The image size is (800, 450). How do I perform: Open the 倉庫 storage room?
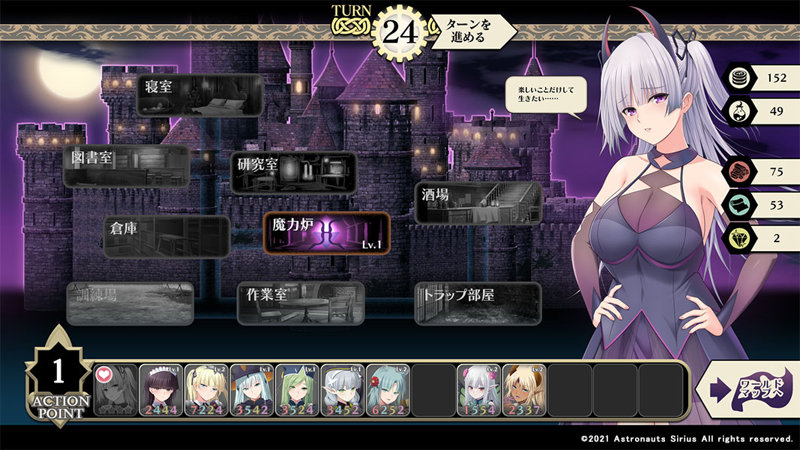[166, 236]
